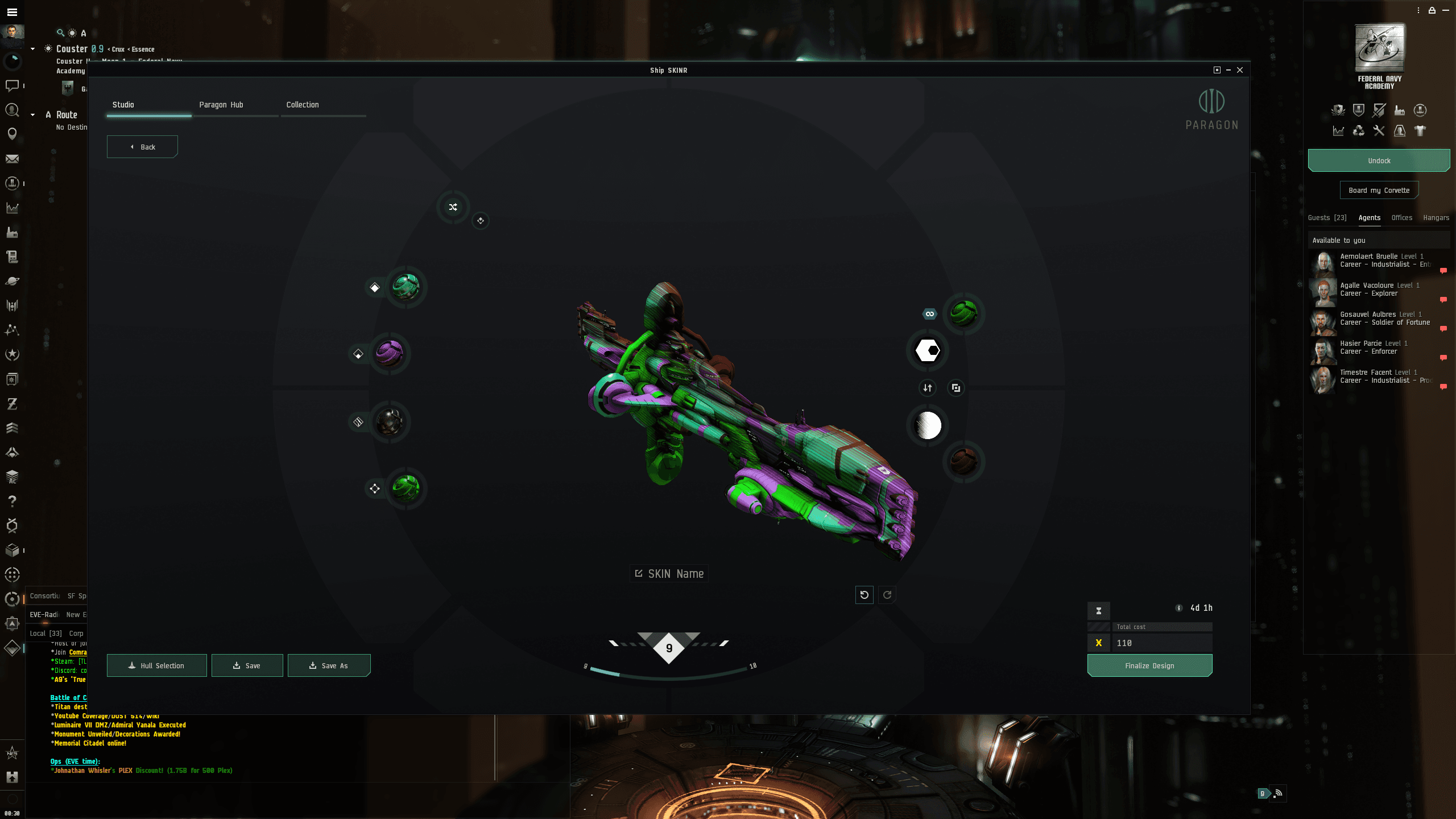This screenshot has width=1456, height=819.
Task: Select the purple nanocoating sphere
Action: click(x=390, y=353)
